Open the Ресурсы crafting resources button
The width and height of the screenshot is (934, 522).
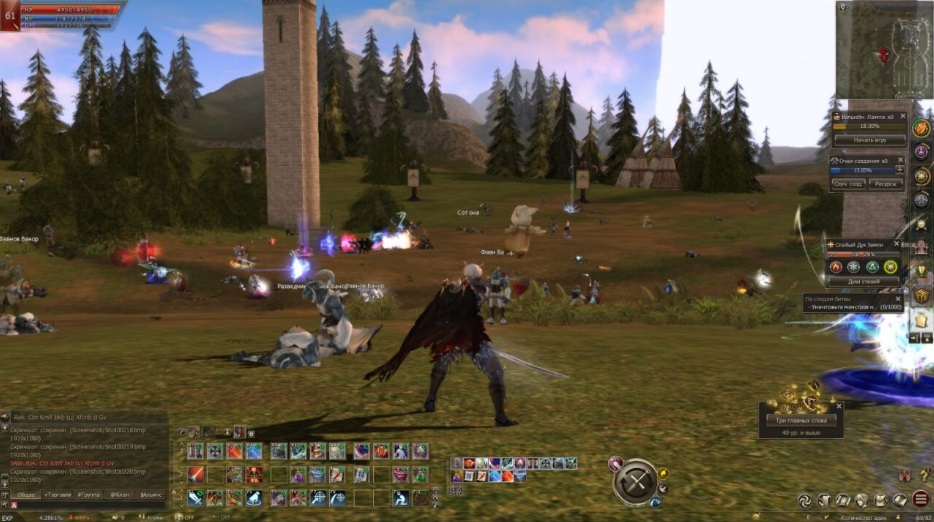[885, 185]
